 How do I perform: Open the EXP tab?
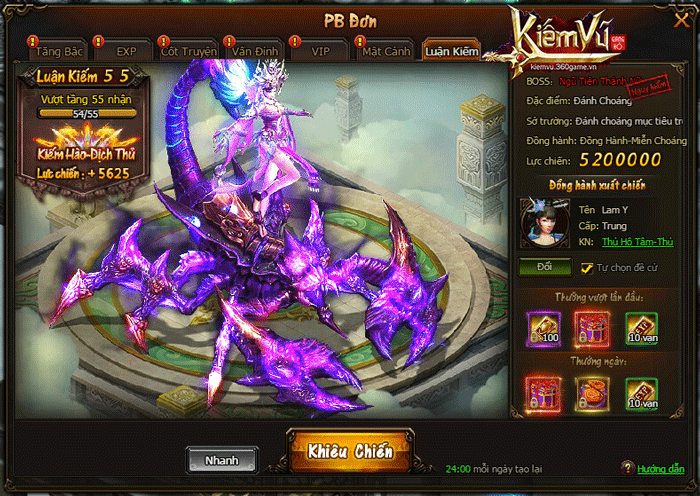[126, 51]
